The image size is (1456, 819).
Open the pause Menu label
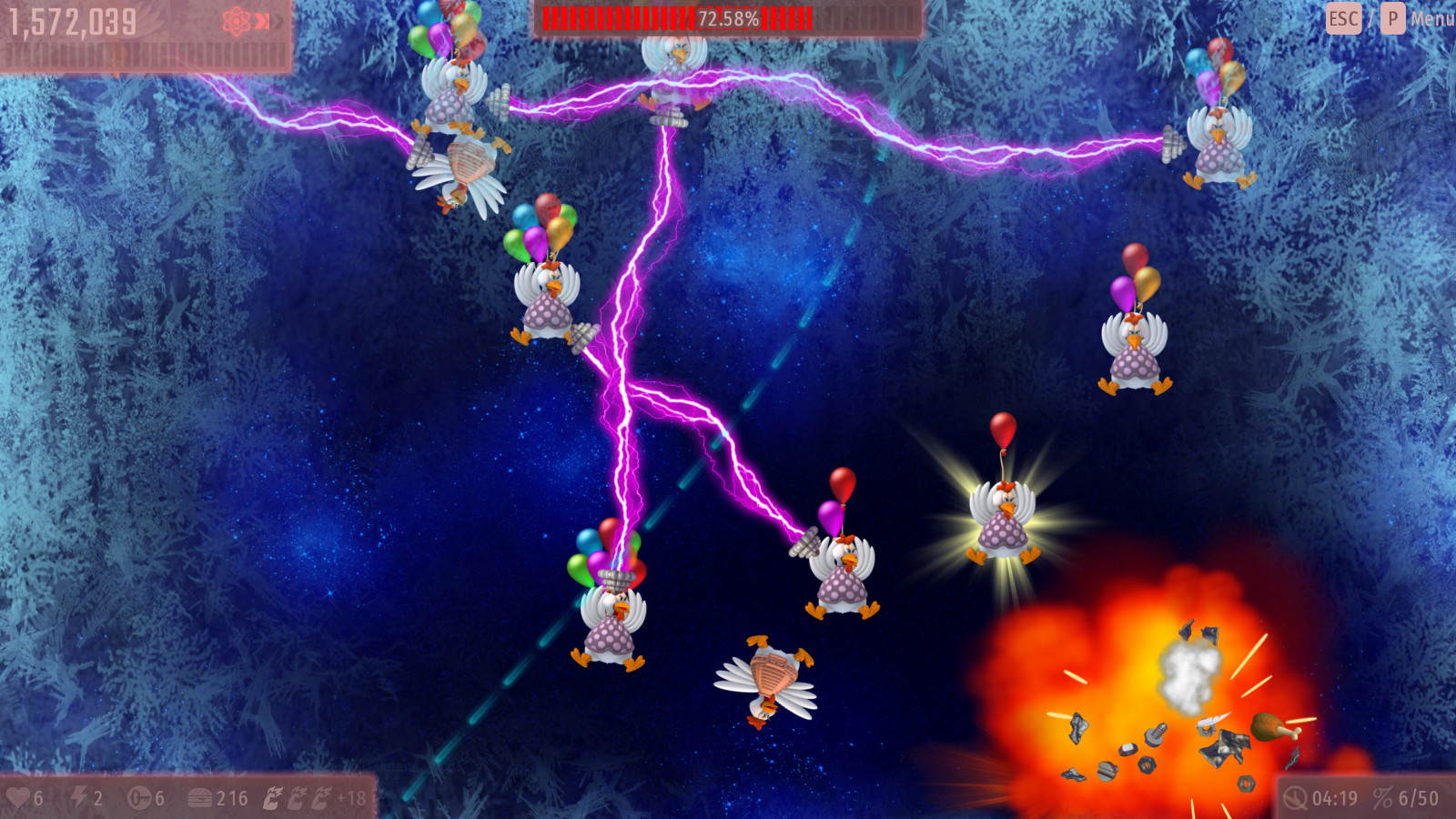click(x=1431, y=19)
